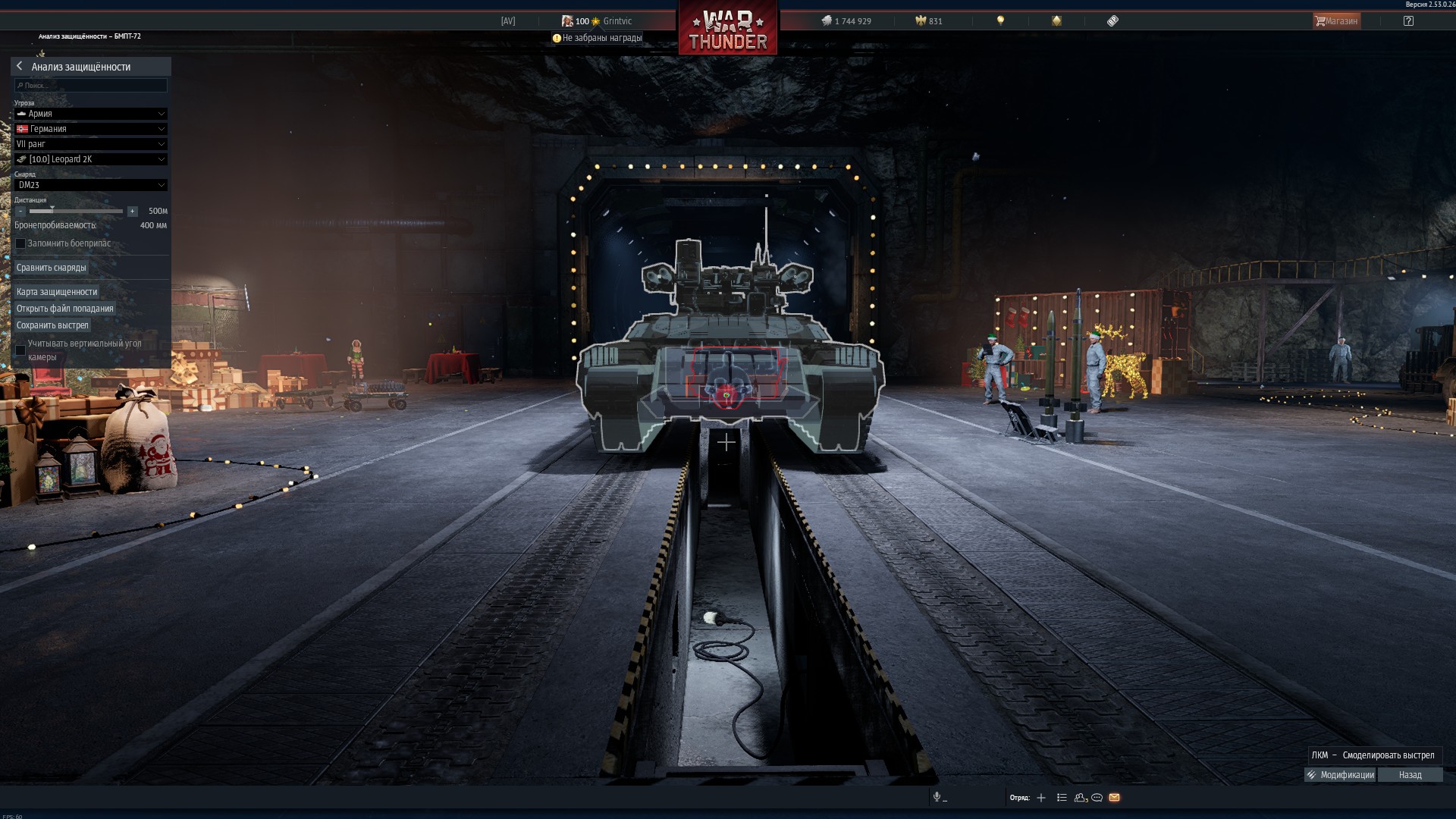This screenshot has height=819, width=1456.
Task: Click Открыть файл попадания
Action: coord(65,309)
